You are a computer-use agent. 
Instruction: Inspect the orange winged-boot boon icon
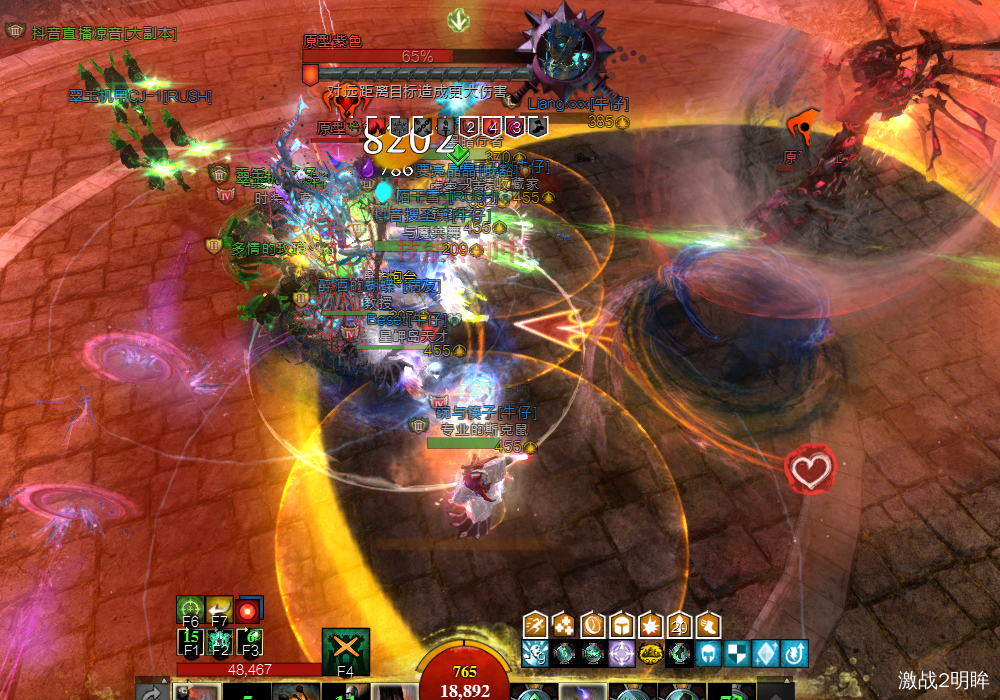pos(709,626)
